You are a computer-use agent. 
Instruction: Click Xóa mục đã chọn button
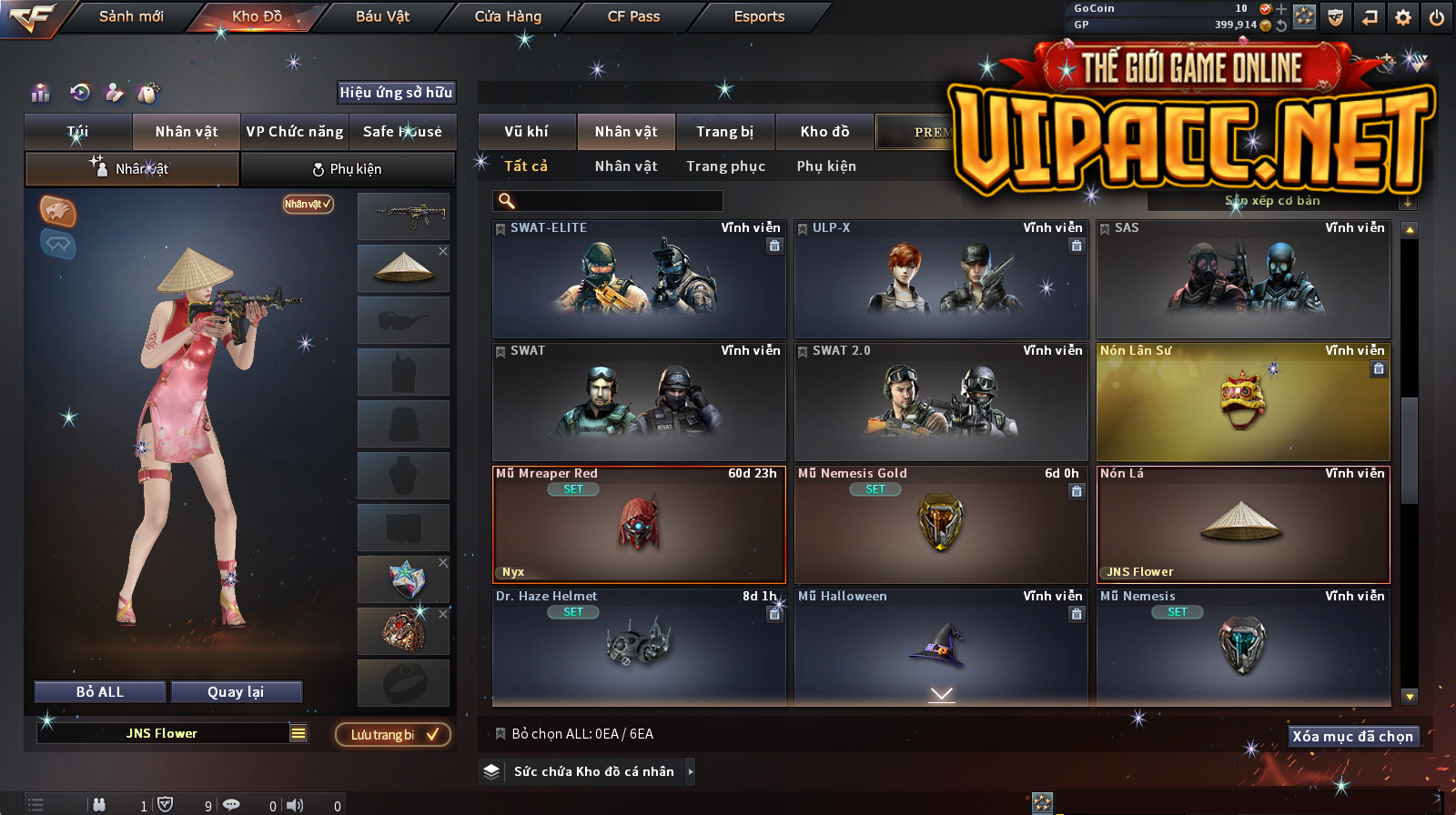tap(1352, 737)
